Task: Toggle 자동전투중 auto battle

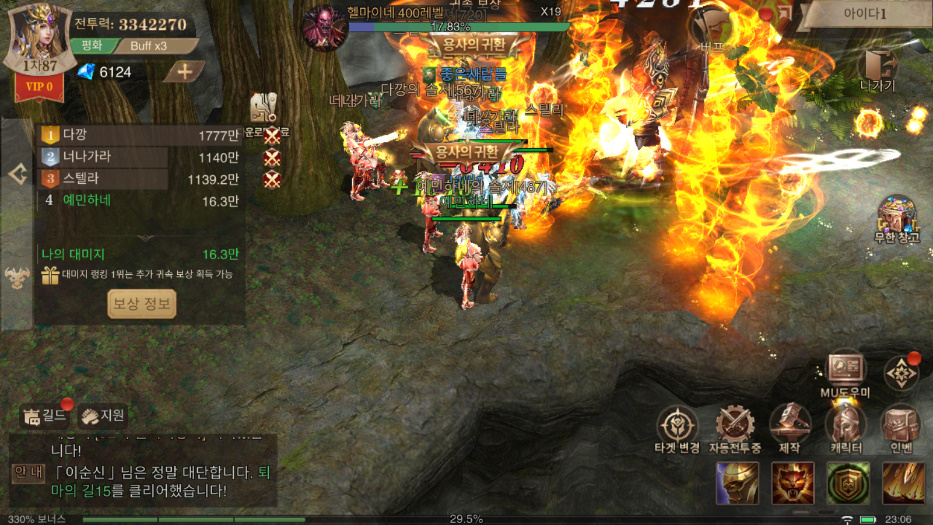Action: [x=735, y=429]
